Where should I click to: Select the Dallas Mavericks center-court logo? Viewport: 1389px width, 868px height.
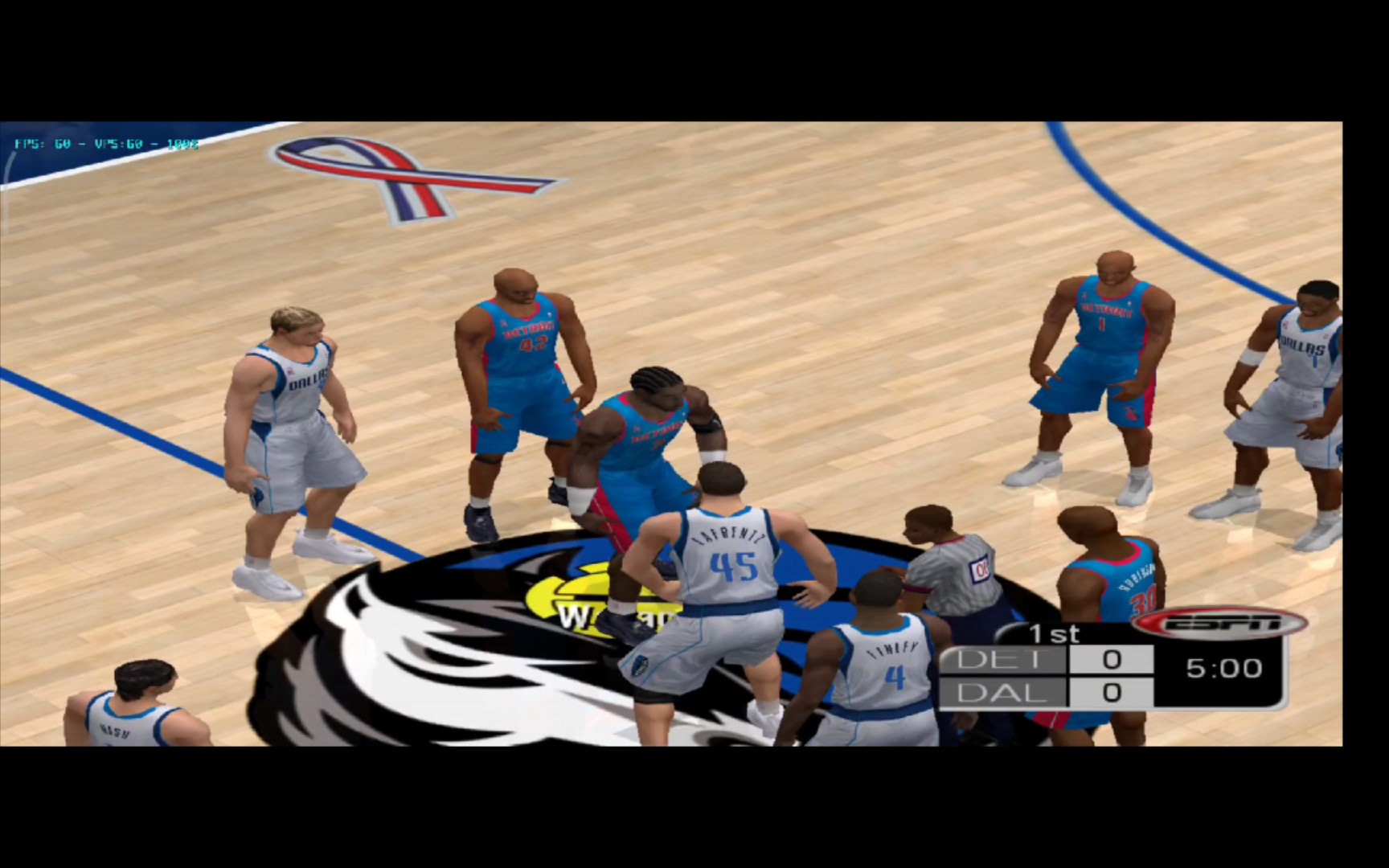522,643
